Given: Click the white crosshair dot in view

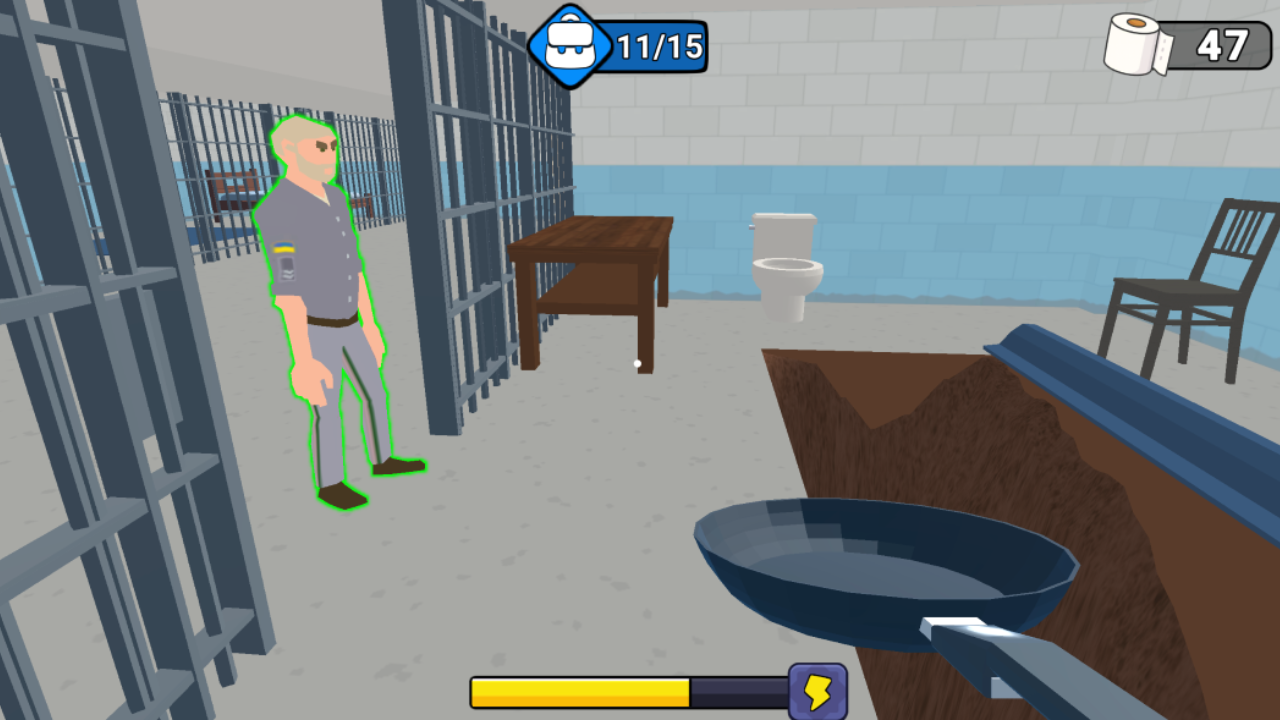Looking at the screenshot, I should [x=636, y=363].
